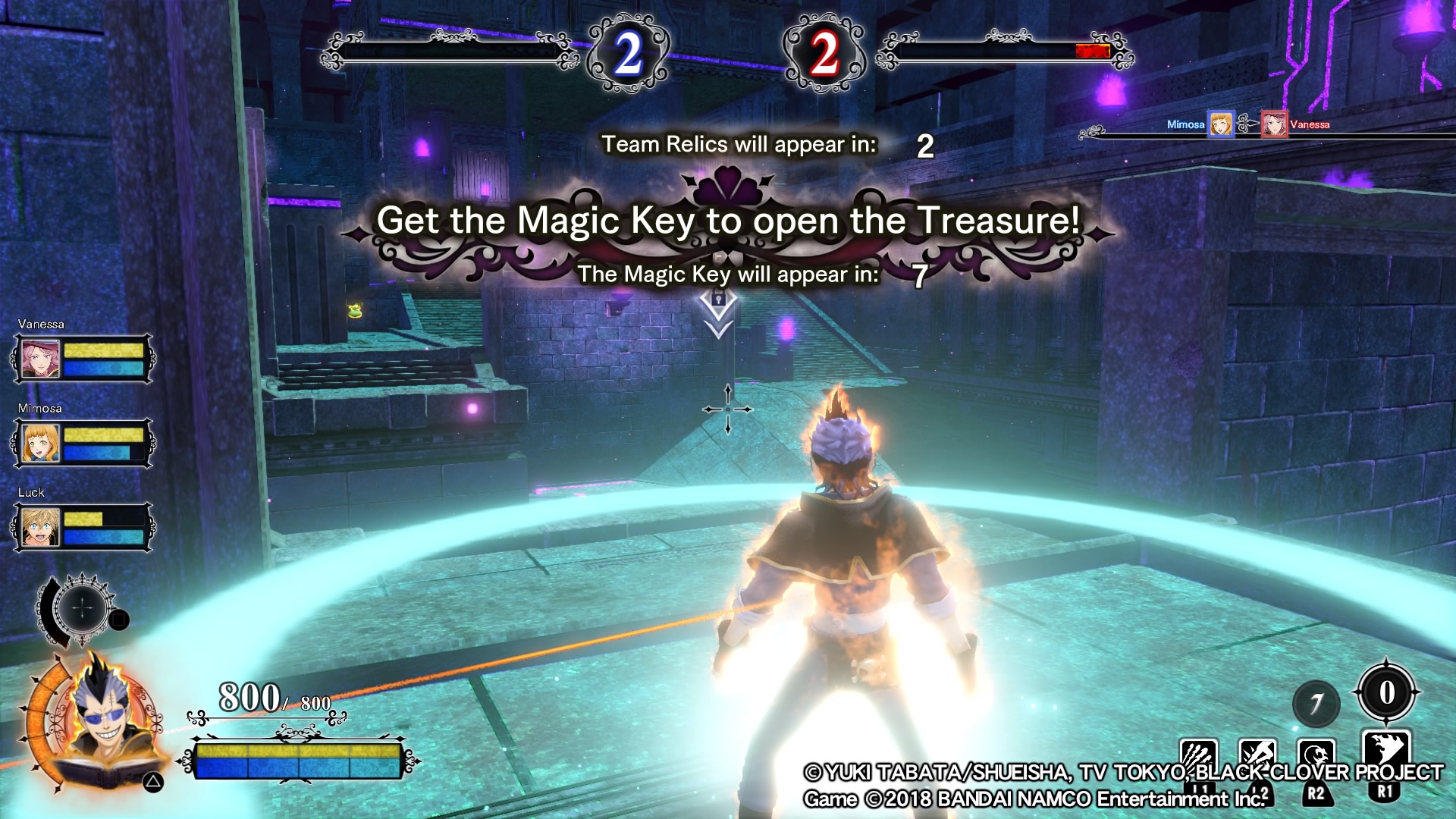Click the padlock objective marker
1456x819 pixels.
click(x=718, y=301)
